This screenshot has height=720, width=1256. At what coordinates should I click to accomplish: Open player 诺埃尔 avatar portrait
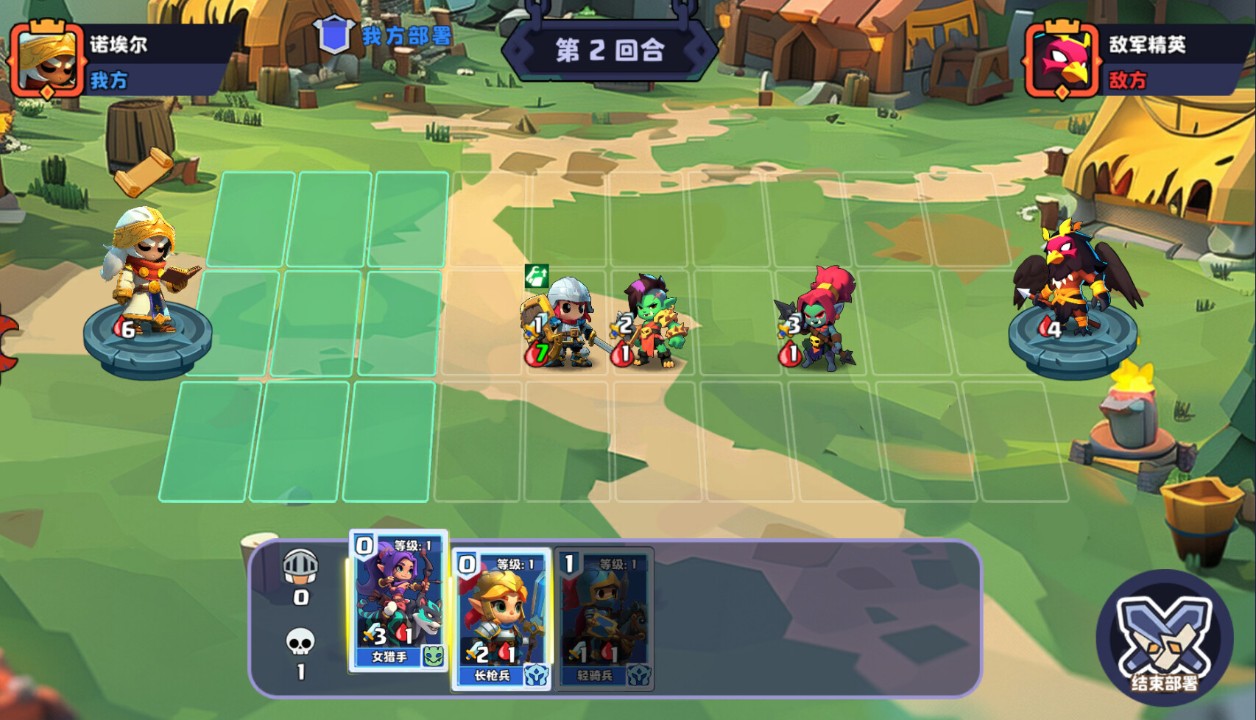[46, 61]
